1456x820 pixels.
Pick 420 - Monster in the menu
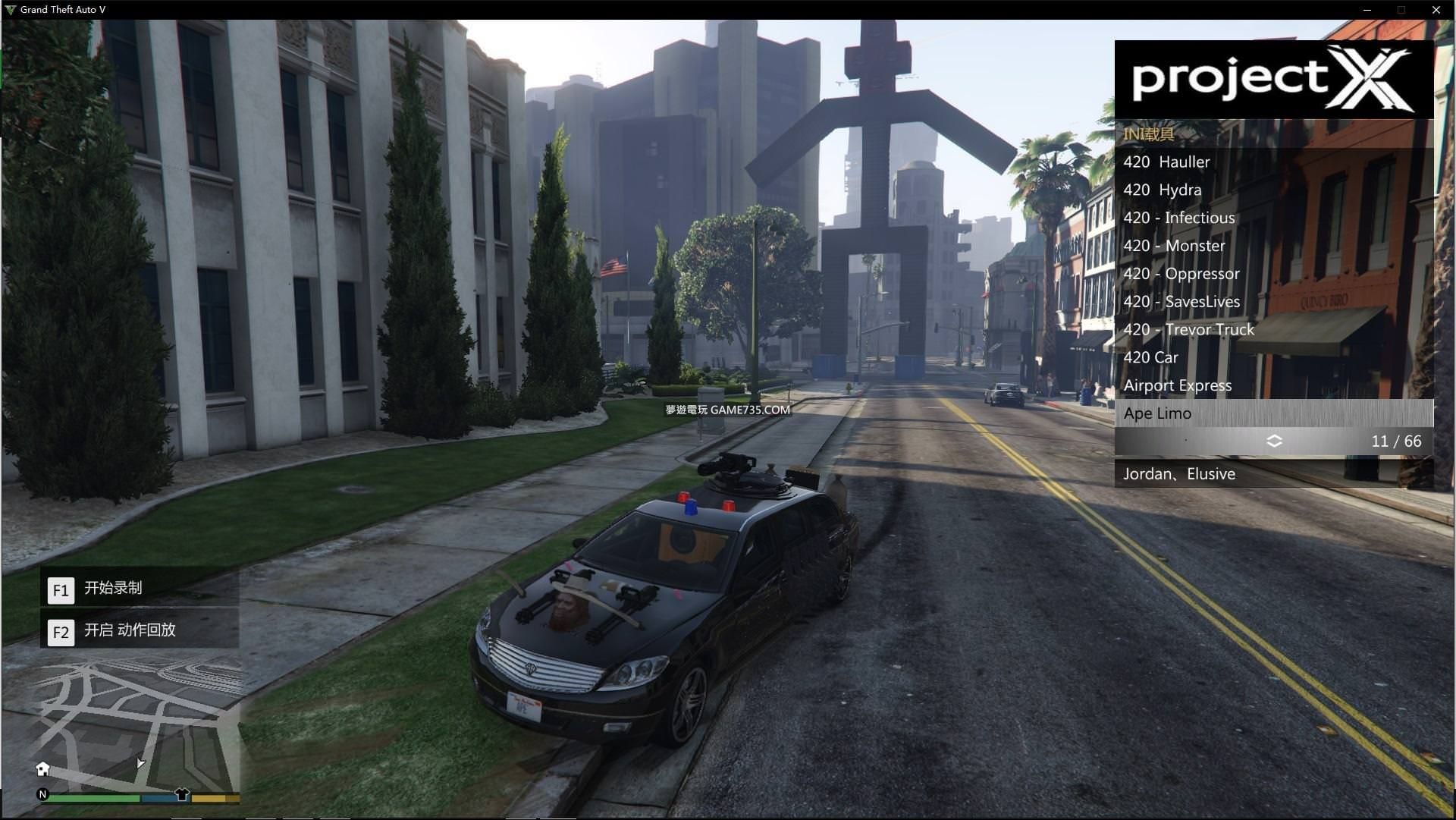click(x=1174, y=247)
